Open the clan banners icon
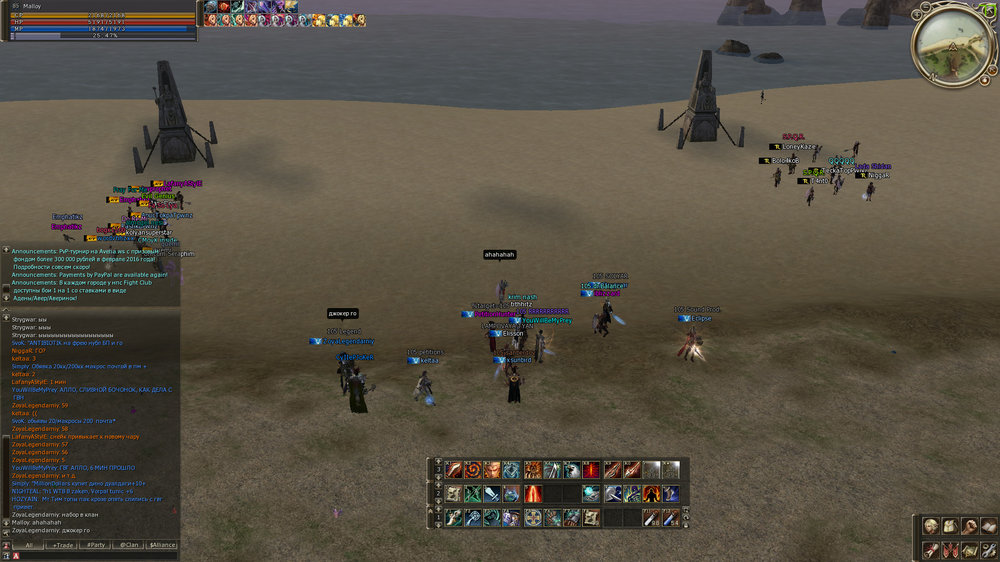 (x=950, y=549)
